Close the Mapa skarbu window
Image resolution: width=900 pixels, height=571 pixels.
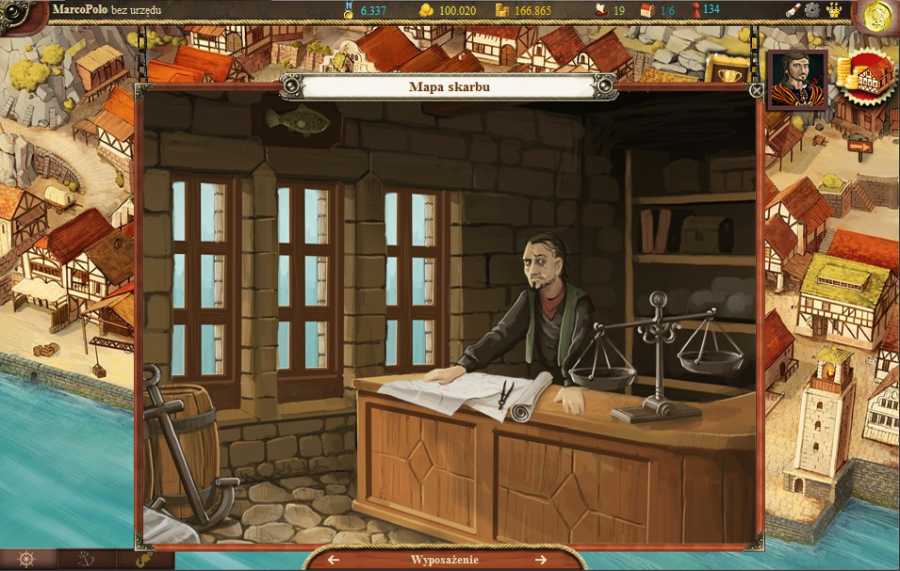coord(757,90)
